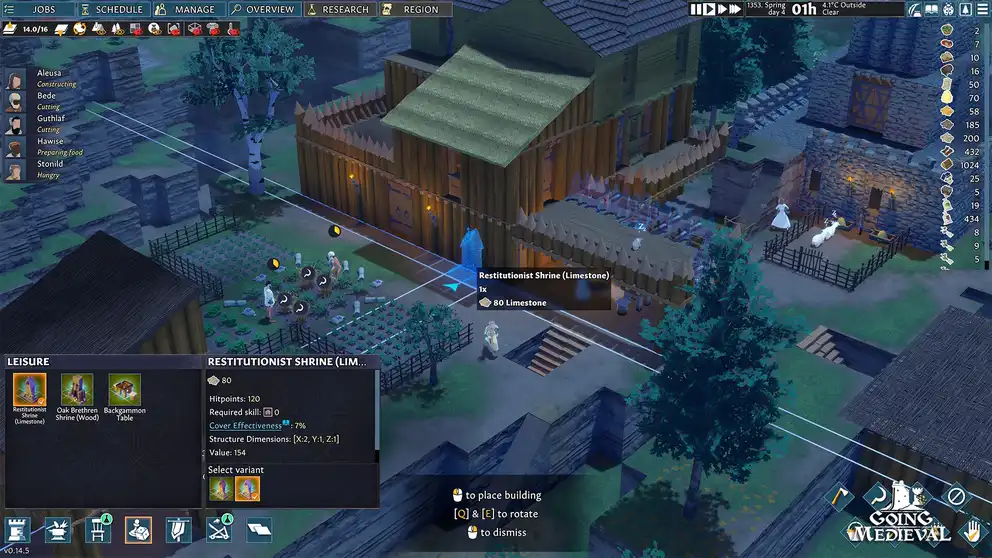Open the almanac book icon
Image resolution: width=992 pixels, height=558 pixels.
[932, 9]
